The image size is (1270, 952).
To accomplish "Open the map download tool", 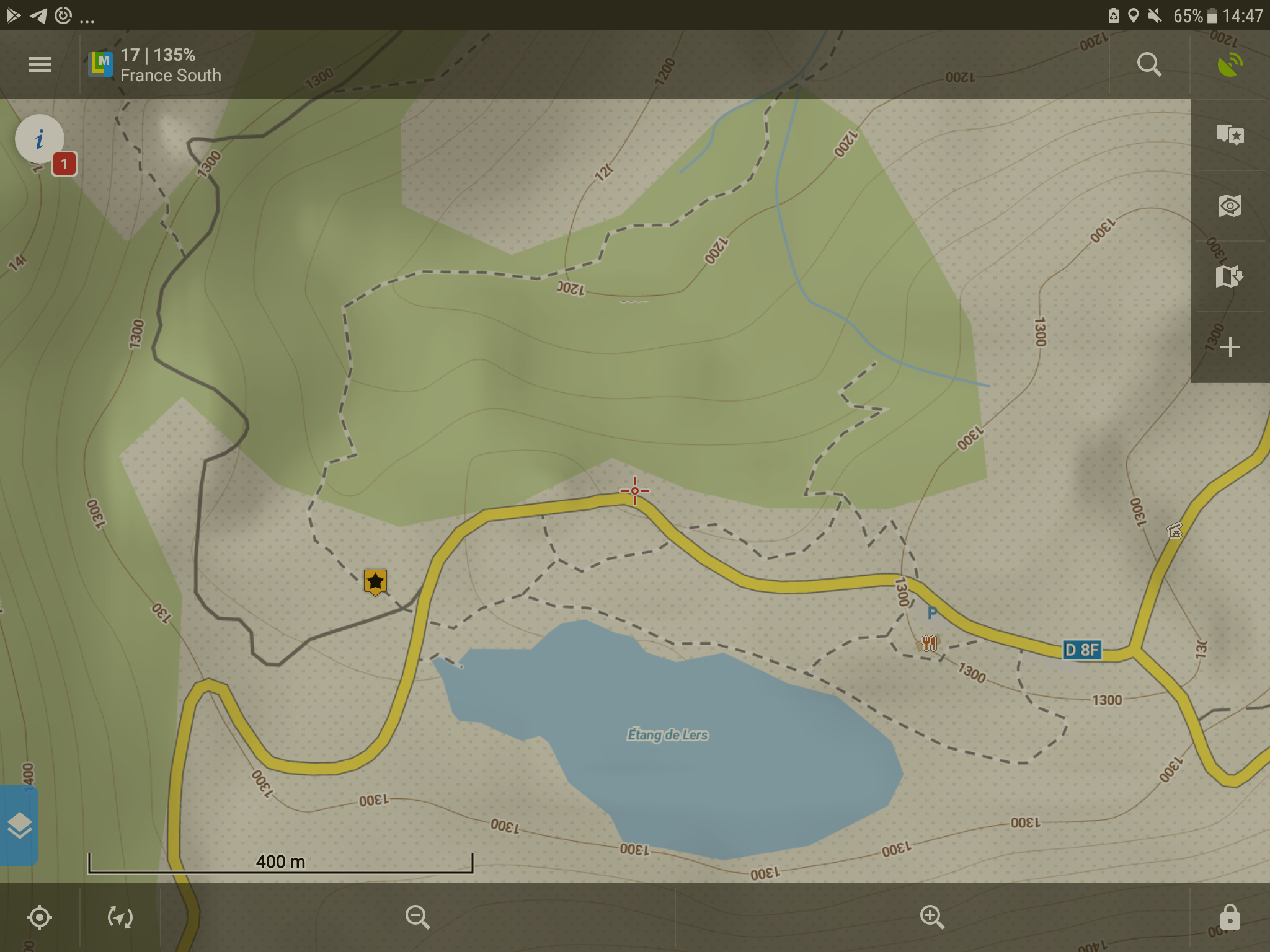I will pos(1230,276).
